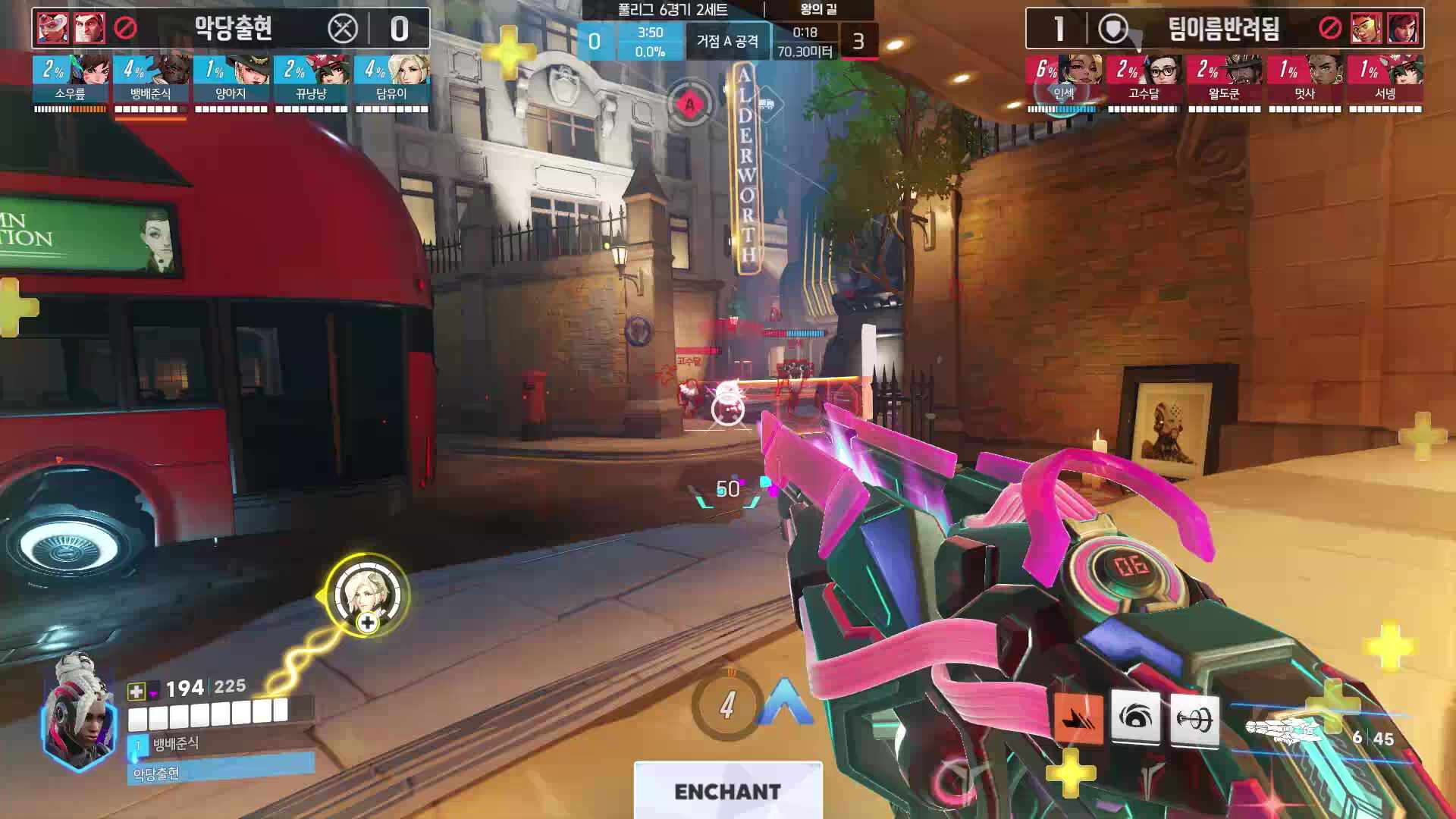Click the Mercy healing beam indicator icon

tap(367, 595)
